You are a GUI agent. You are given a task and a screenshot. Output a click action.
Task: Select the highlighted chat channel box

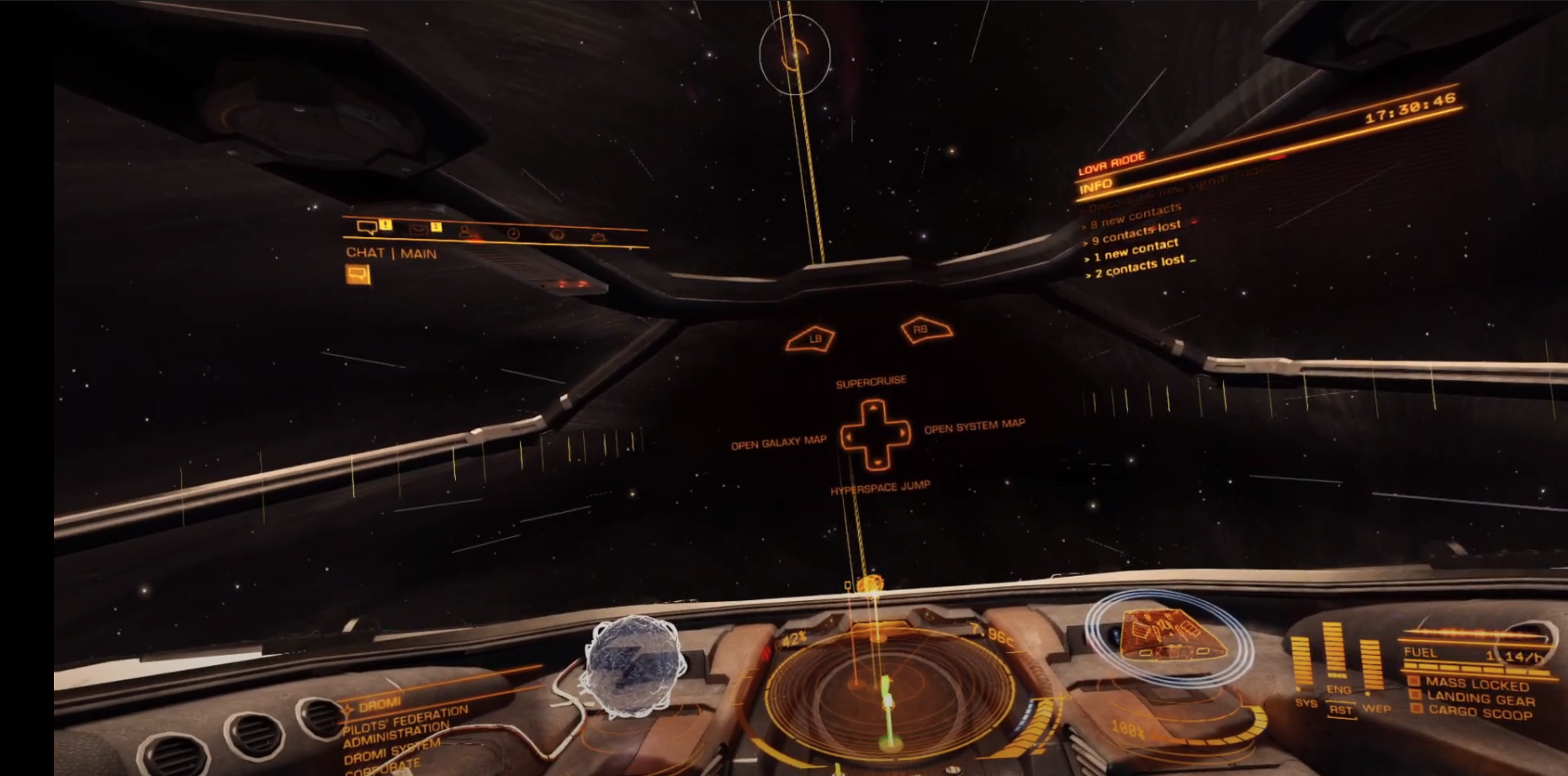point(358,274)
